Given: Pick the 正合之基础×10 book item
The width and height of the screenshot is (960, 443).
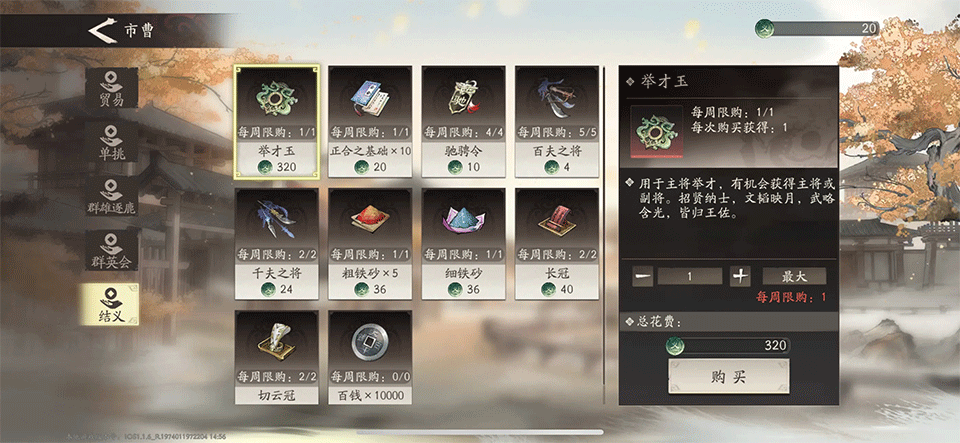Looking at the screenshot, I should tap(370, 121).
